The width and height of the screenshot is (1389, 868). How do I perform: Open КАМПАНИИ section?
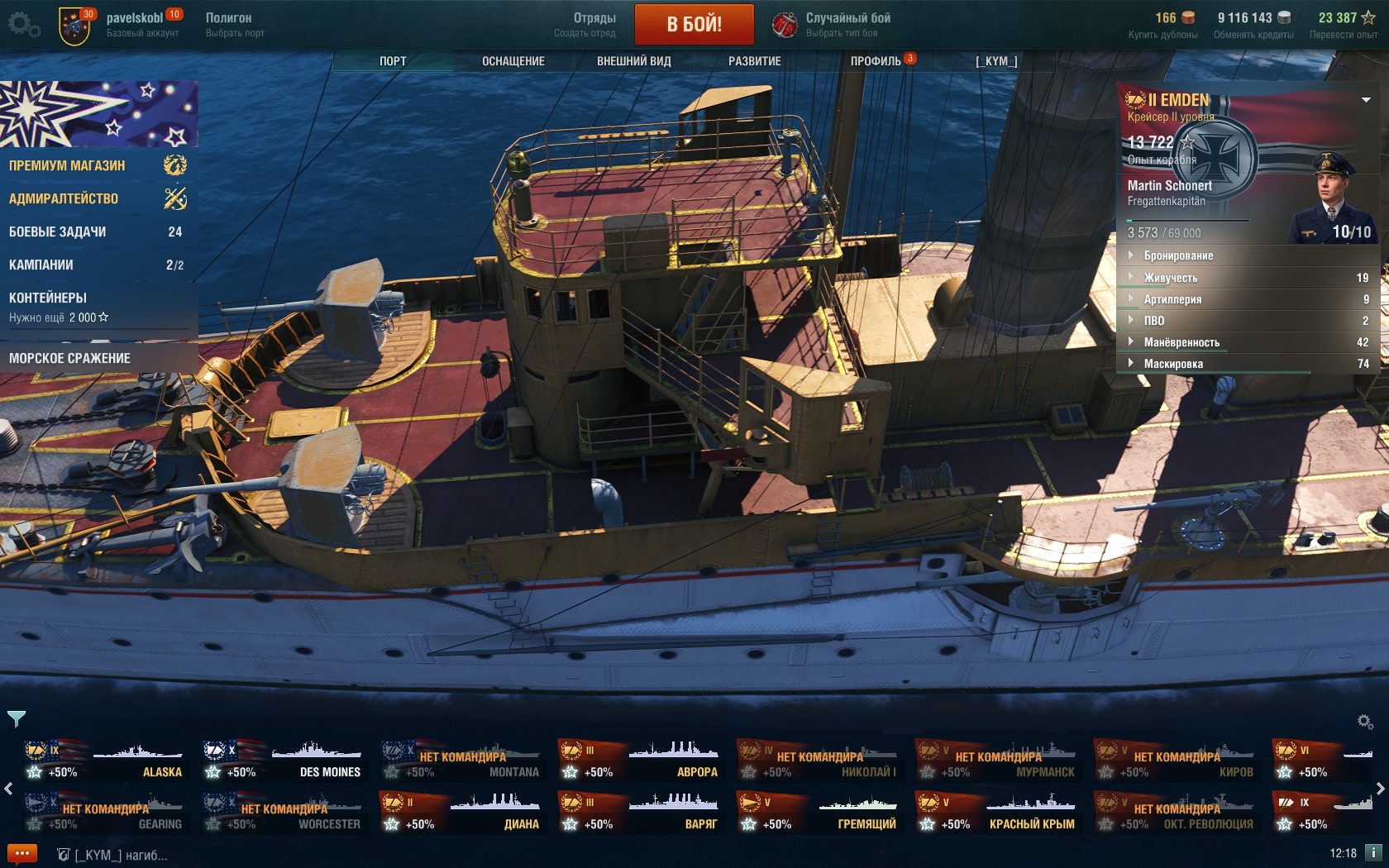[41, 265]
